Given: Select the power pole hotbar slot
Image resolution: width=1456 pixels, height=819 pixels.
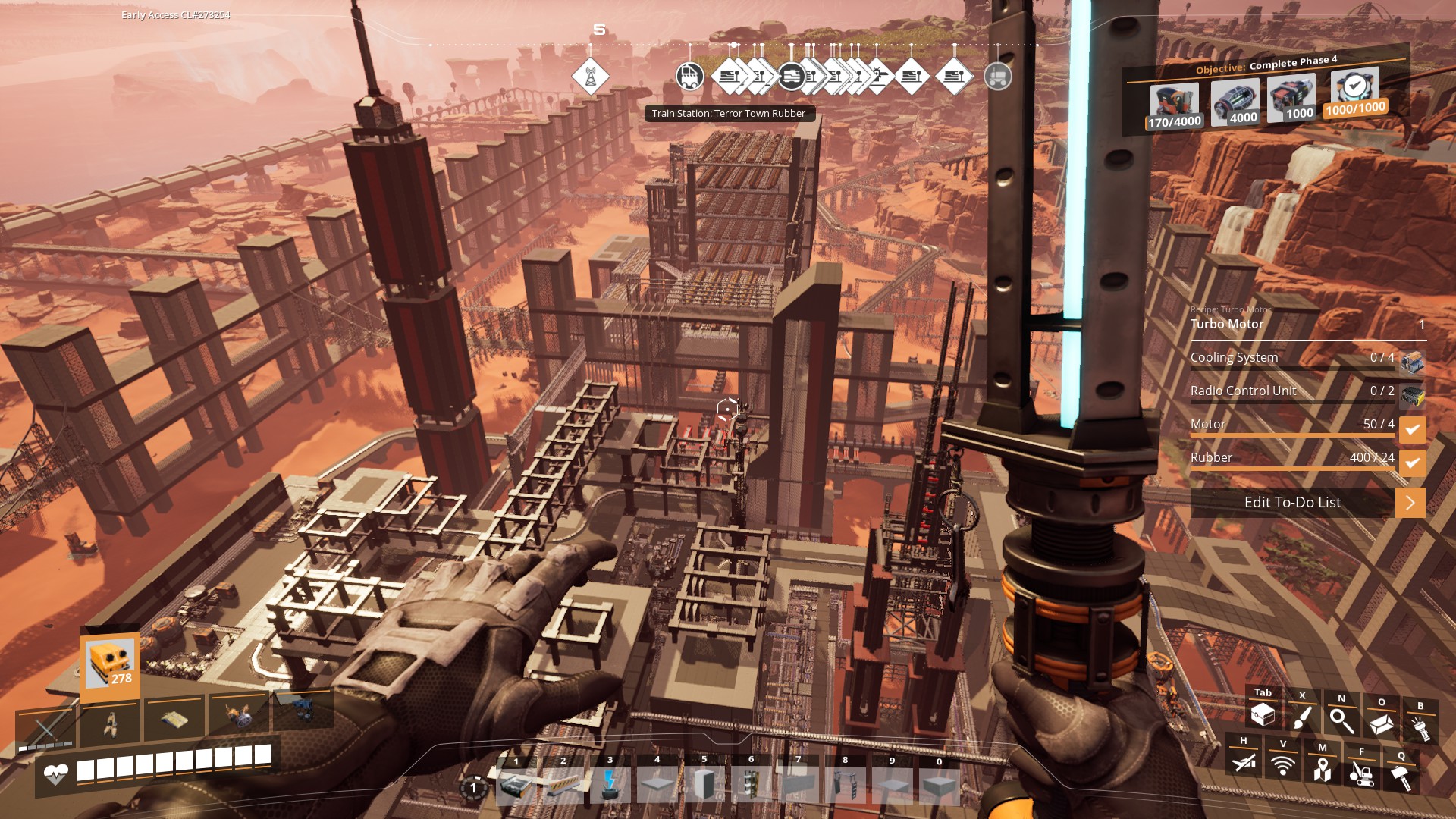Looking at the screenshot, I should 610,786.
